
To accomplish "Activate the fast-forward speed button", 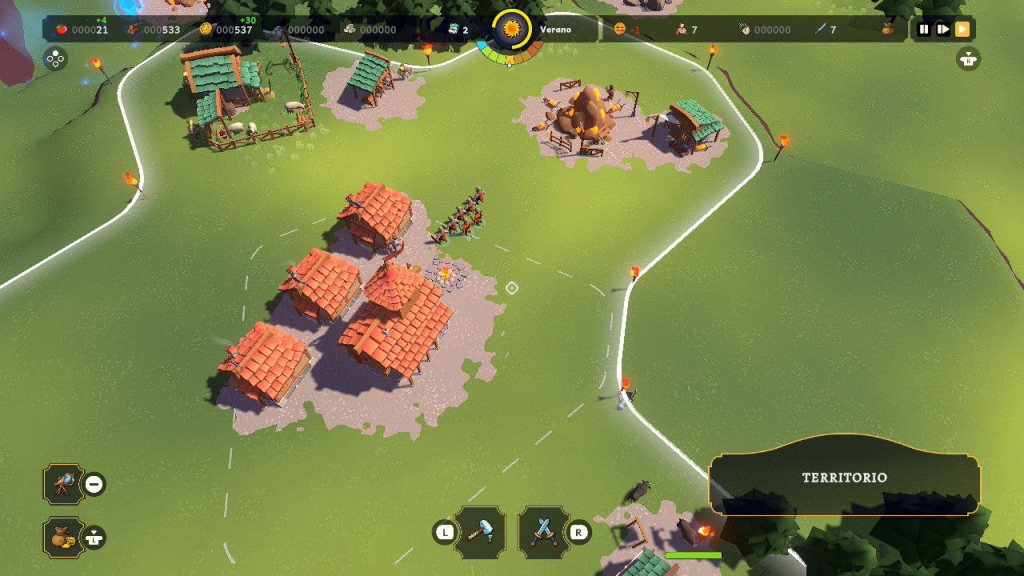I will click(x=962, y=30).
